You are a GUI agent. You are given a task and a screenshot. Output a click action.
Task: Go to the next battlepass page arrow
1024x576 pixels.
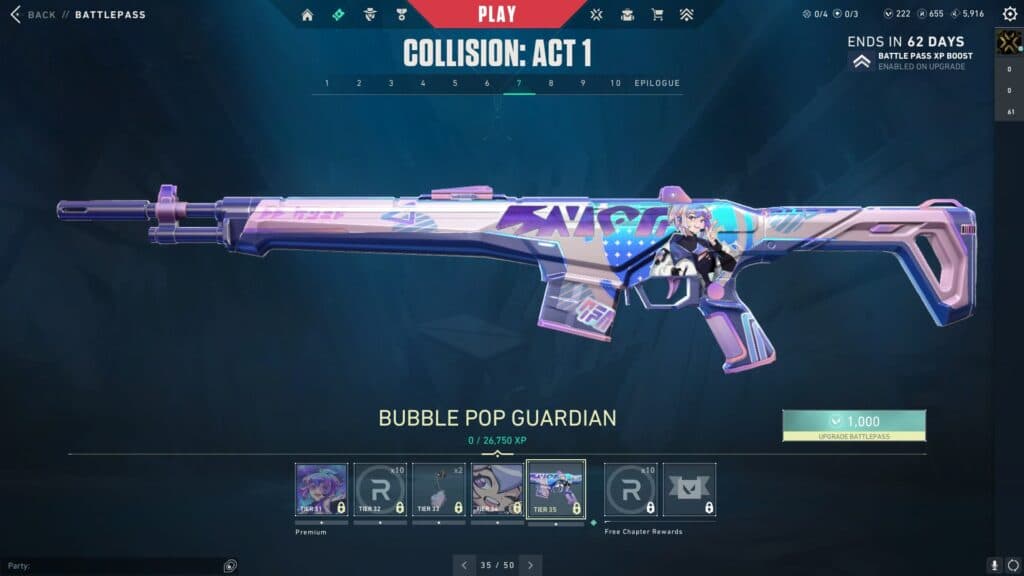click(x=530, y=565)
